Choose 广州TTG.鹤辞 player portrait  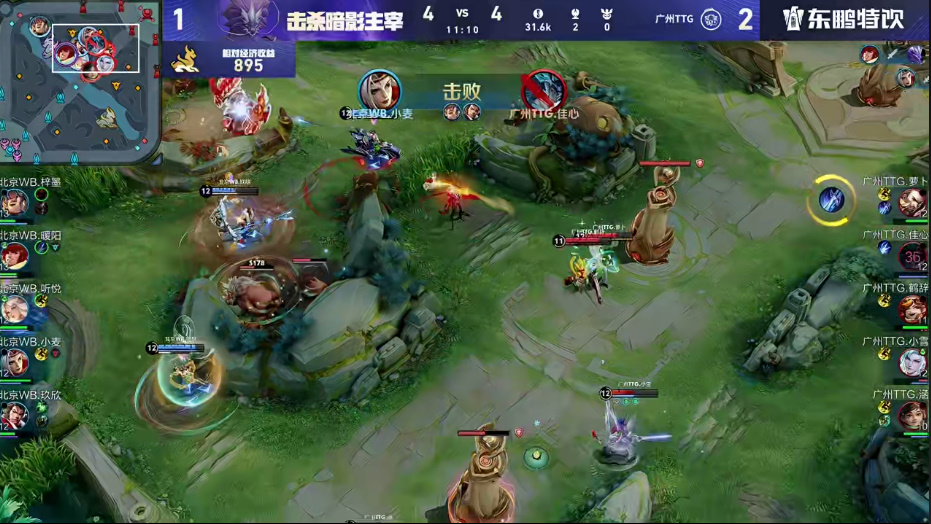pos(911,309)
